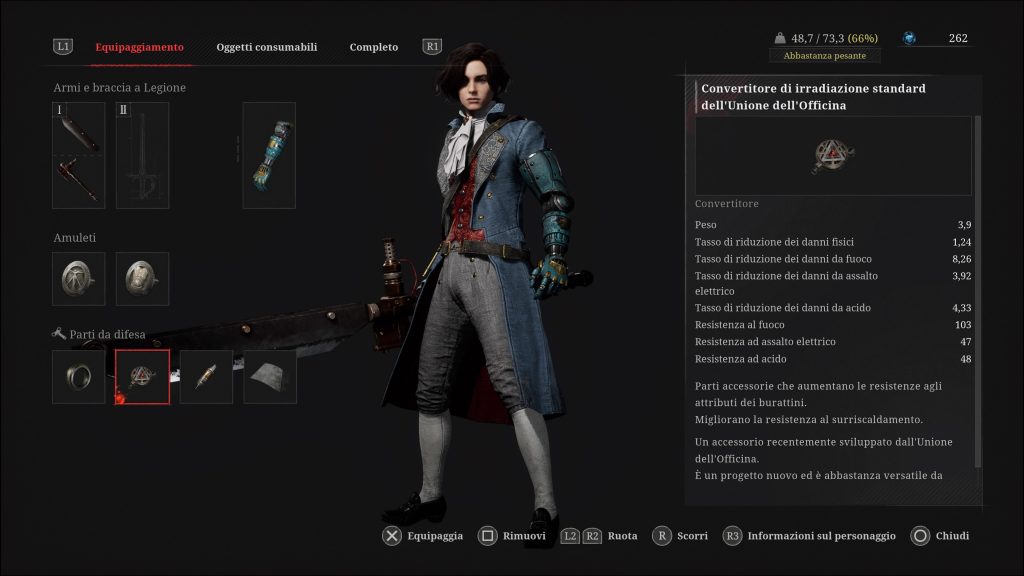1024x576 pixels.
Task: Select the grey liner defense part slot
Action: click(270, 377)
